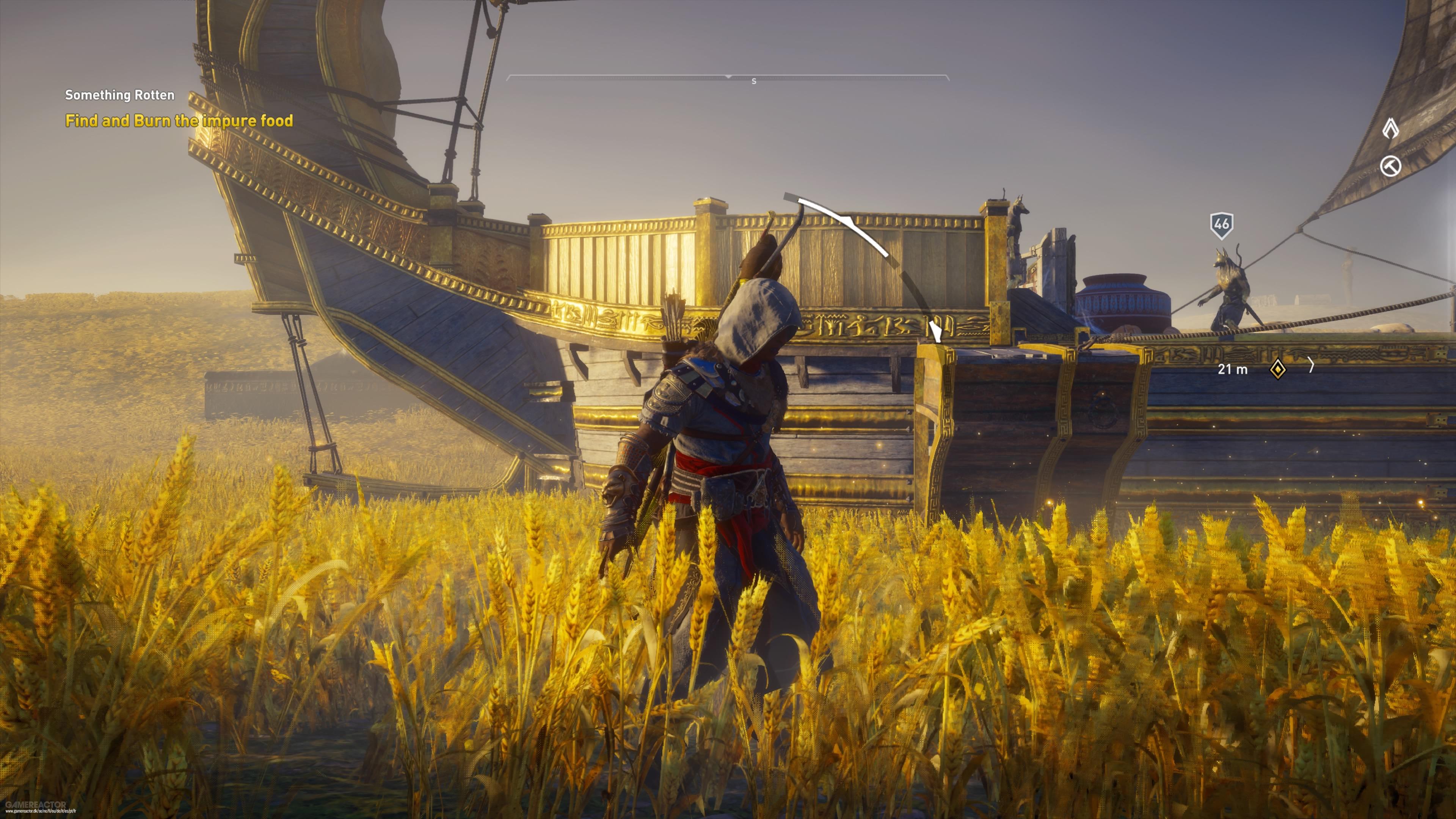
Task: Click the Find and Burn the impure food objective
Action: 179,121
